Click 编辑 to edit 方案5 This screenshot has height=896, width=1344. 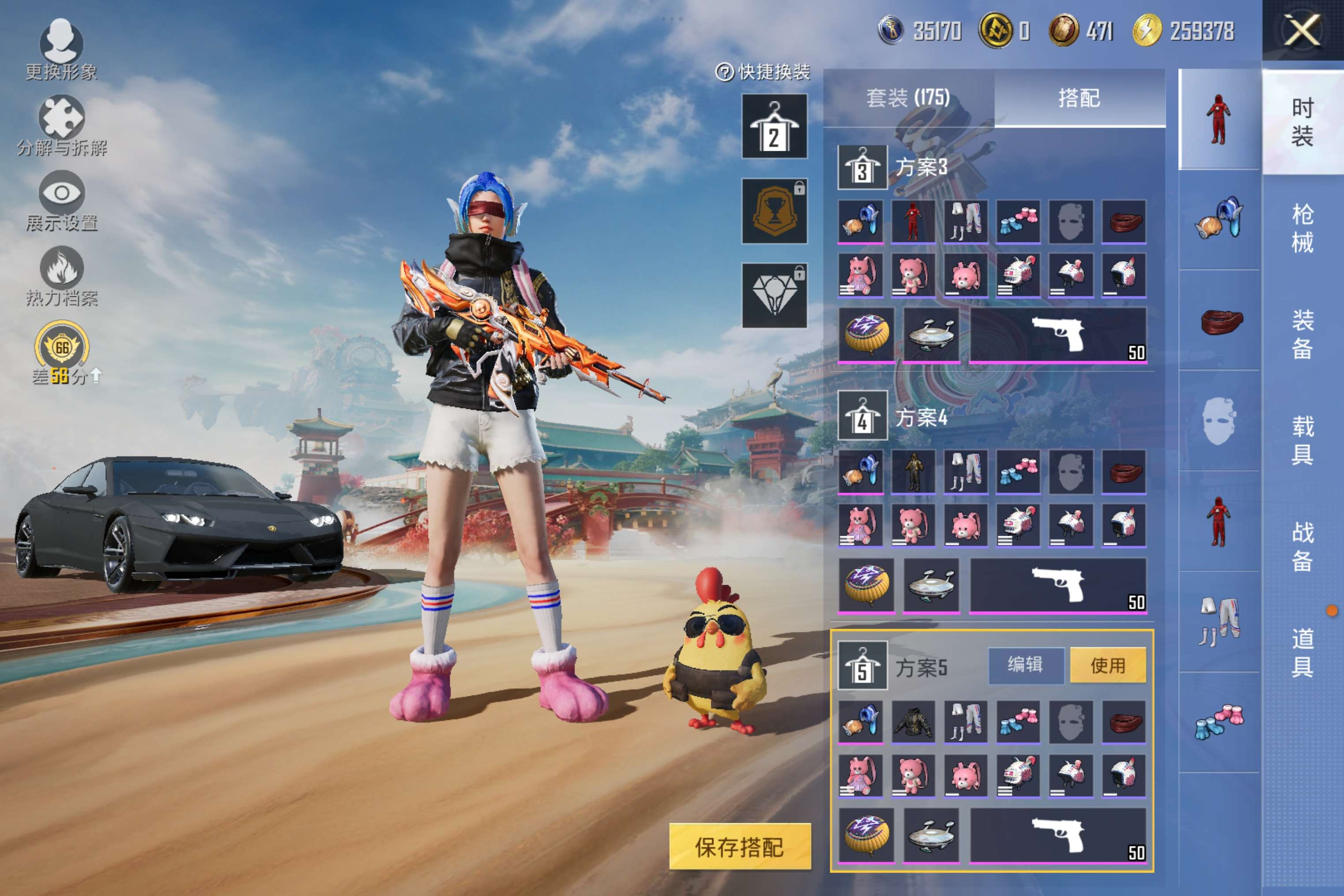click(x=1026, y=665)
